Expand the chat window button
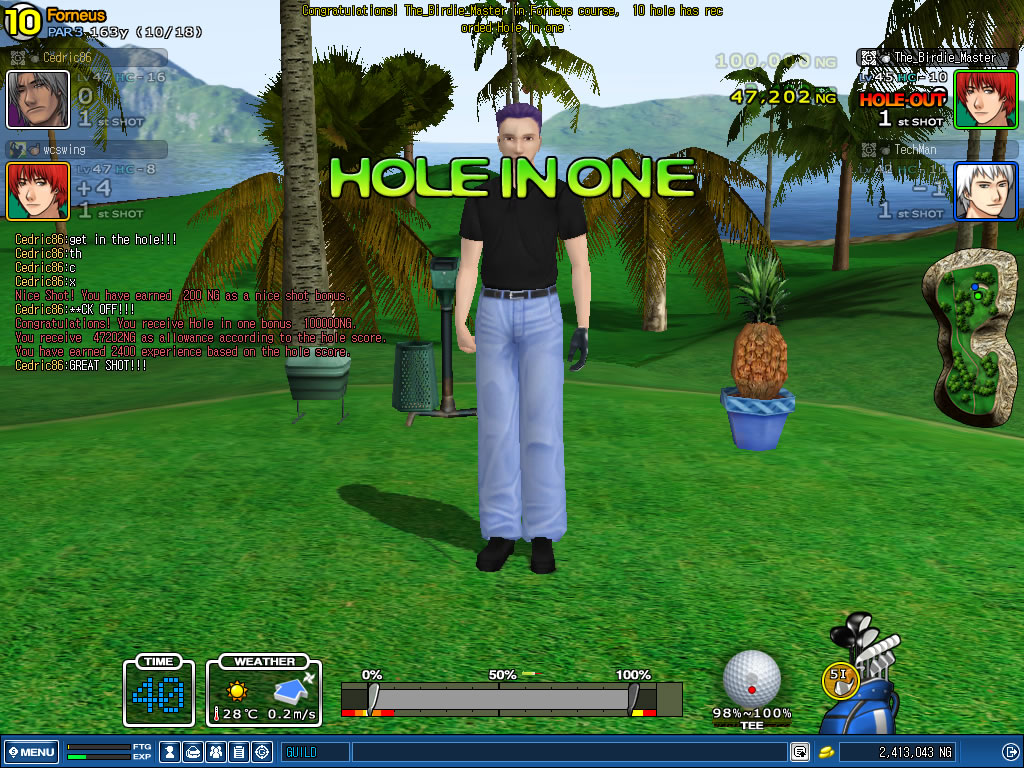1024x768 pixels. pos(800,751)
